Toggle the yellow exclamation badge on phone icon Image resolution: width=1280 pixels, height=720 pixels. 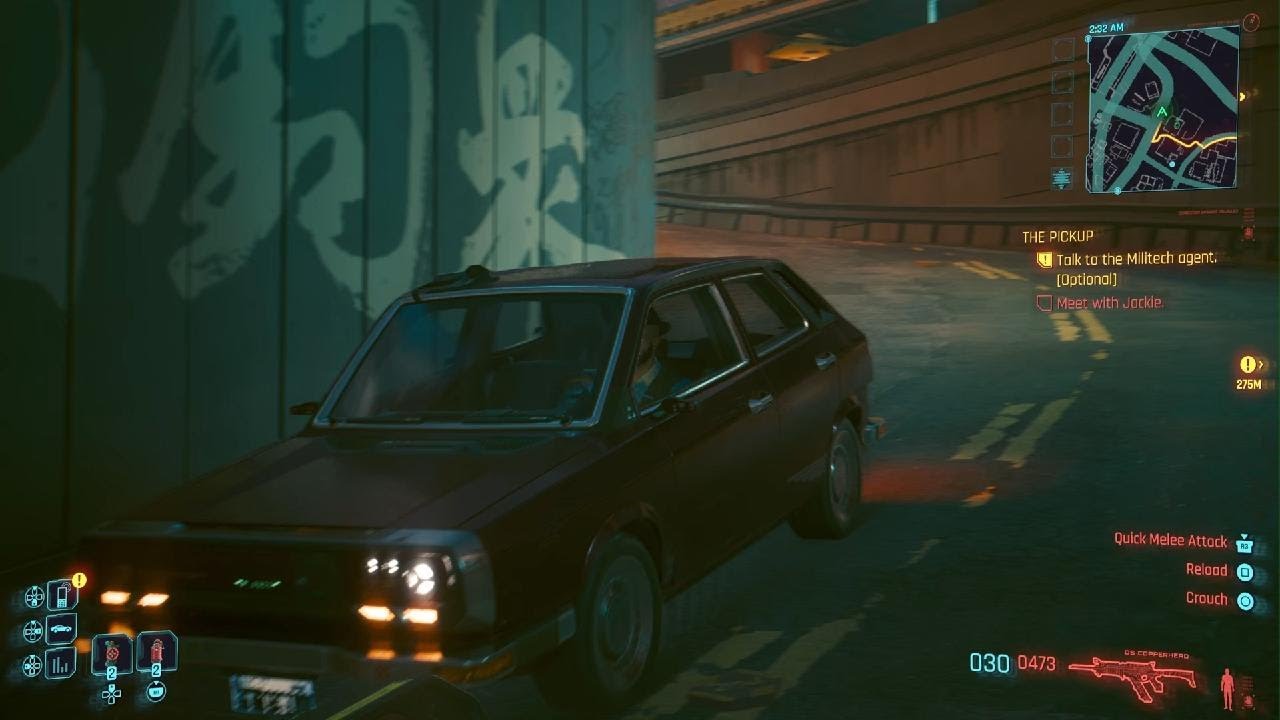tap(78, 578)
